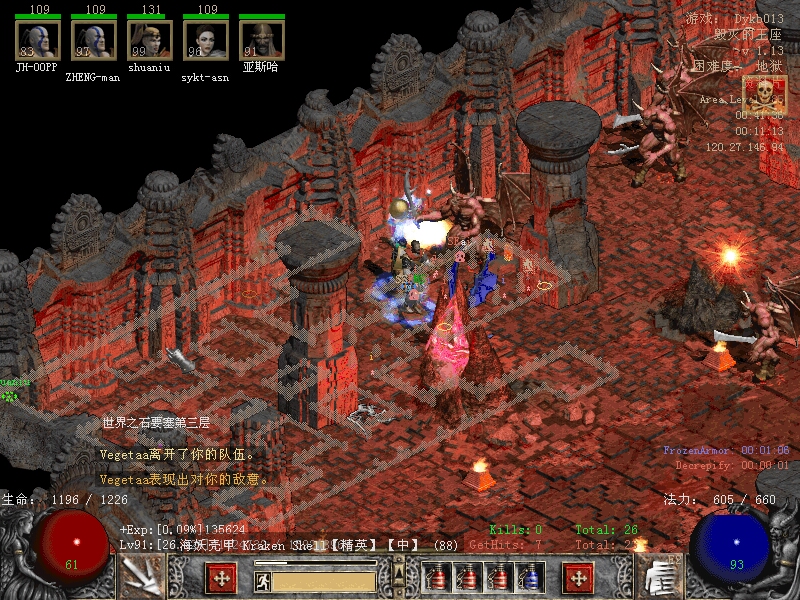Open the right-click skill selector by the mana orb
800x600 pixels.
click(660, 578)
